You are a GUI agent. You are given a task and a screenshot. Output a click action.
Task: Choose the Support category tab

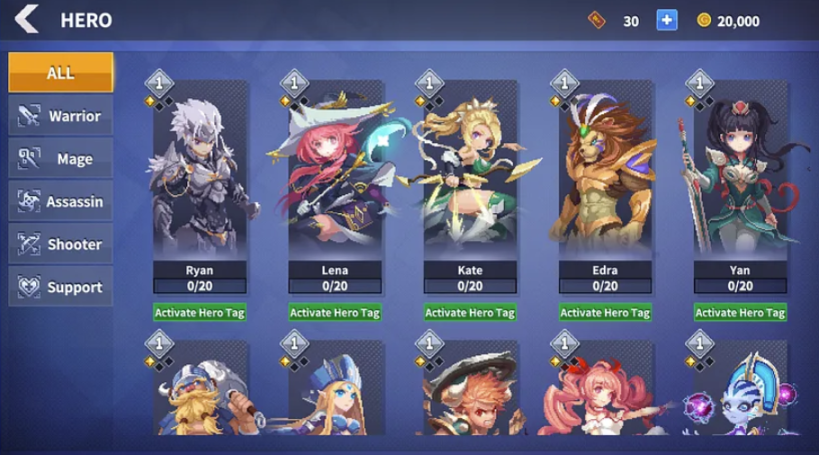point(60,287)
